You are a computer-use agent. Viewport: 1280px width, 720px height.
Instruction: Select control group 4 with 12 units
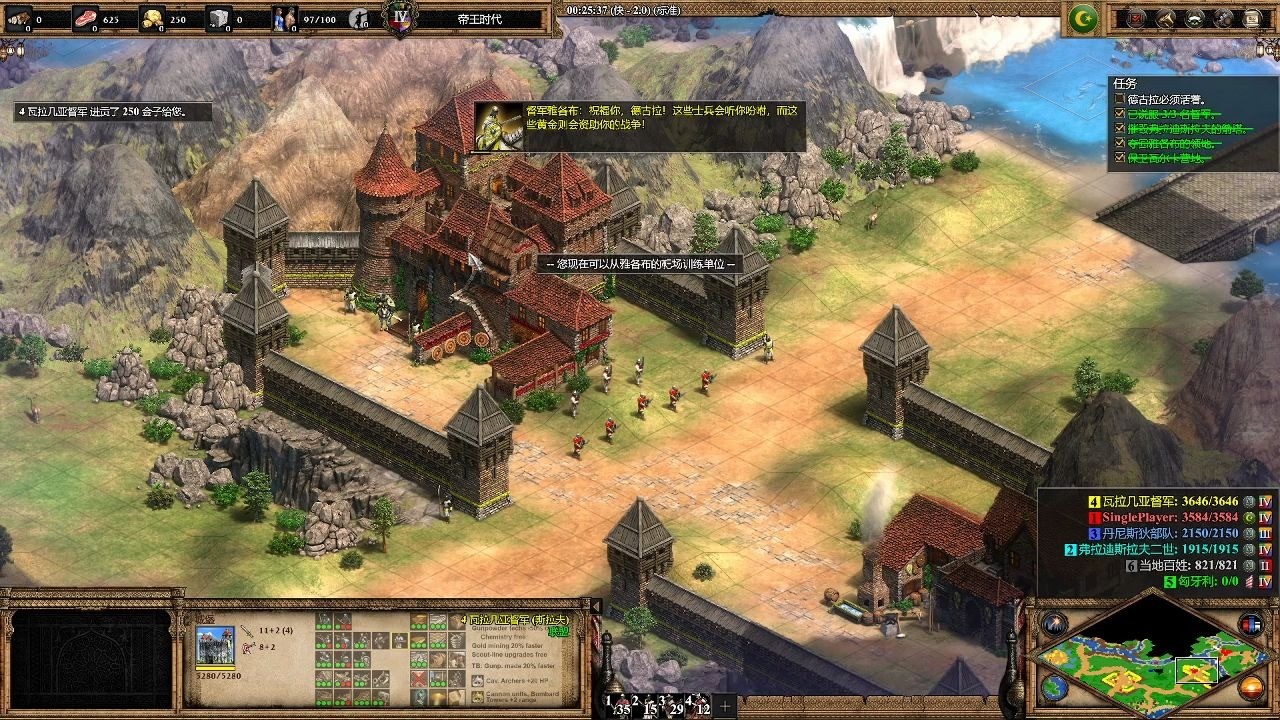click(697, 705)
